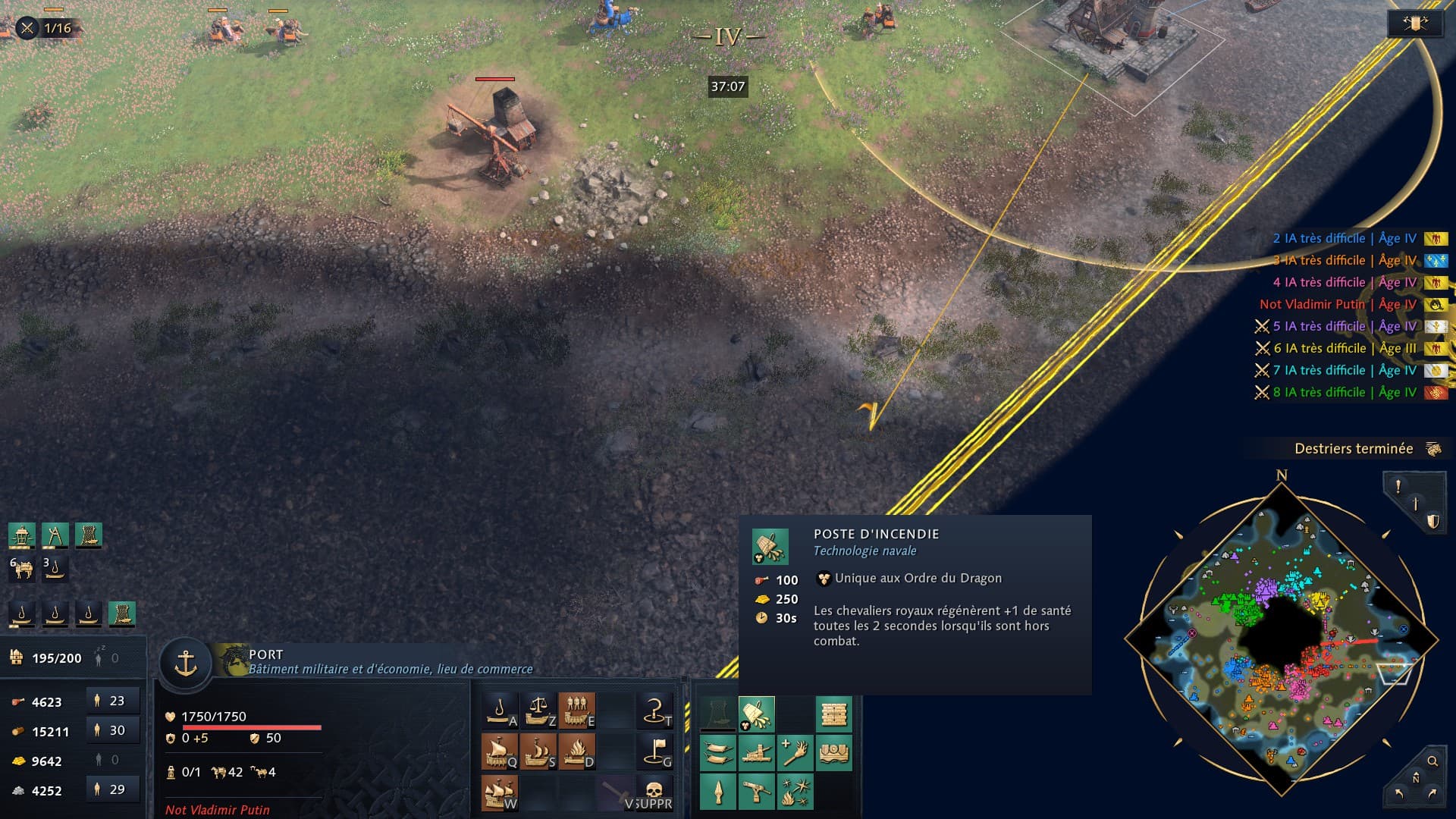Train a trade ship with scales icon
Screen dimensions: 1456x819
pyautogui.click(x=538, y=711)
